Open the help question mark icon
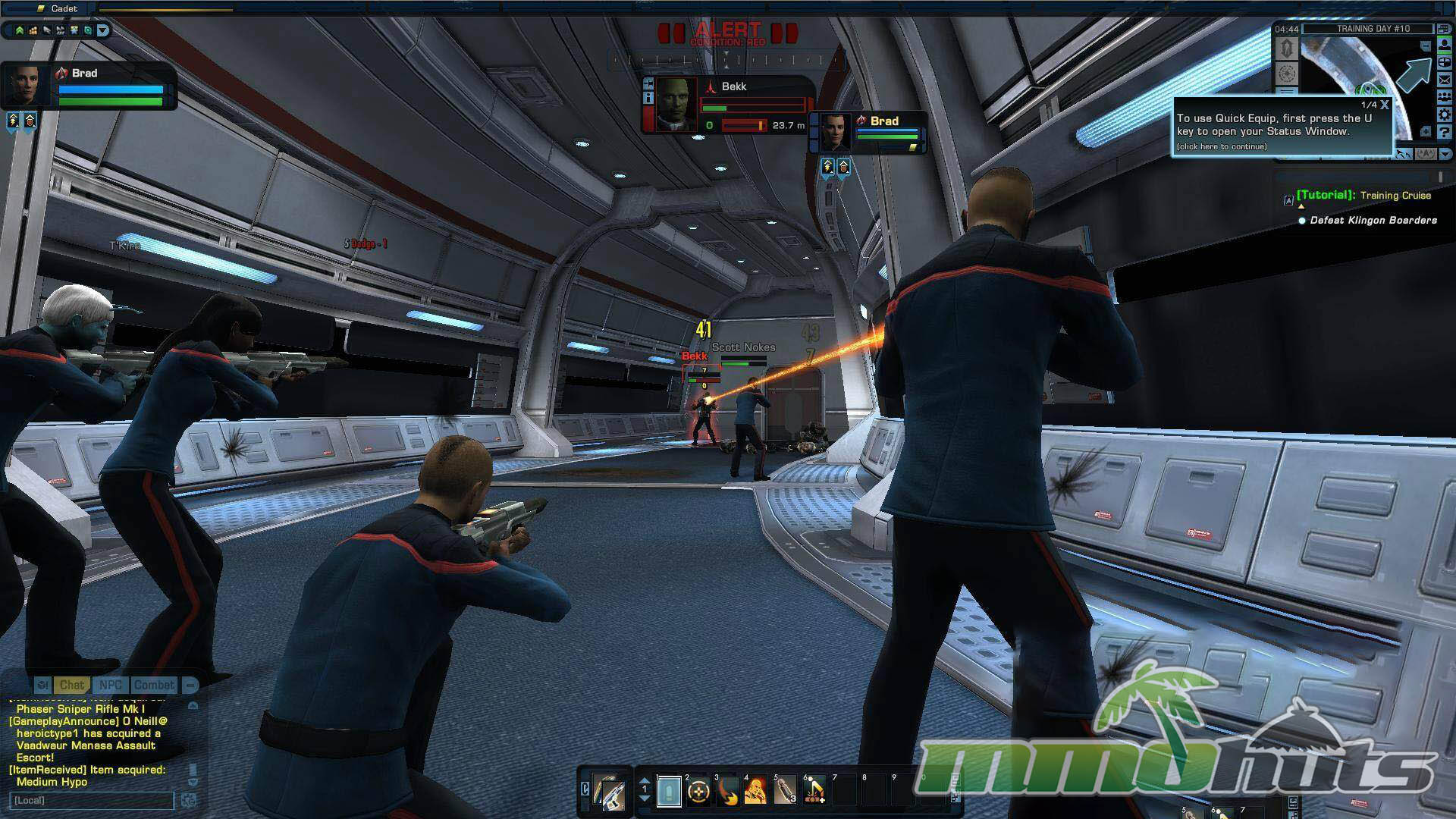The image size is (1456, 819). (x=1445, y=133)
